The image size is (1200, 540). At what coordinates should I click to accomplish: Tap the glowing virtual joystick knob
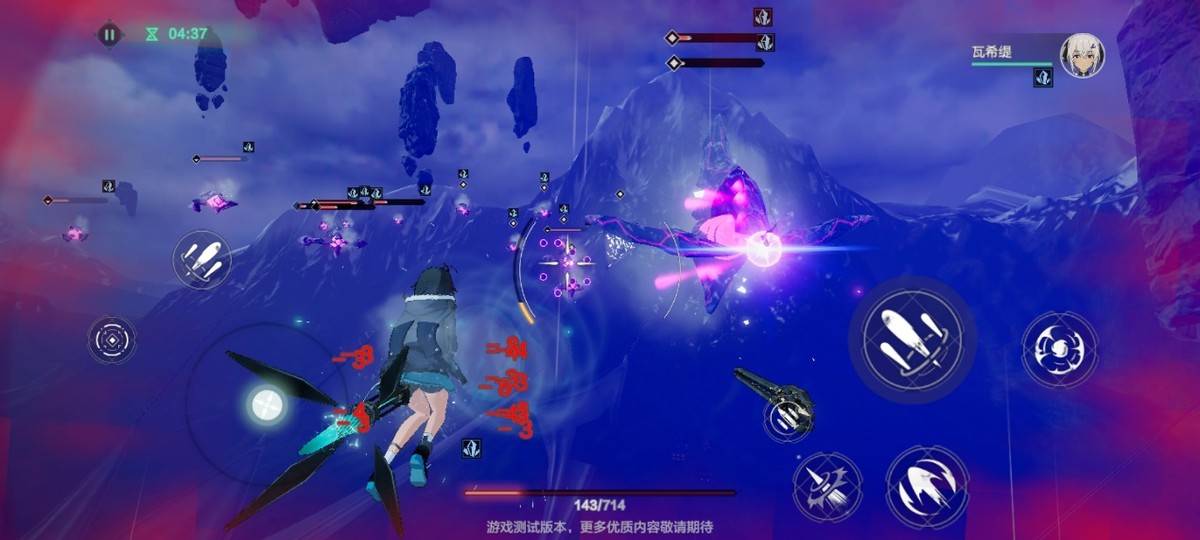[x=265, y=404]
